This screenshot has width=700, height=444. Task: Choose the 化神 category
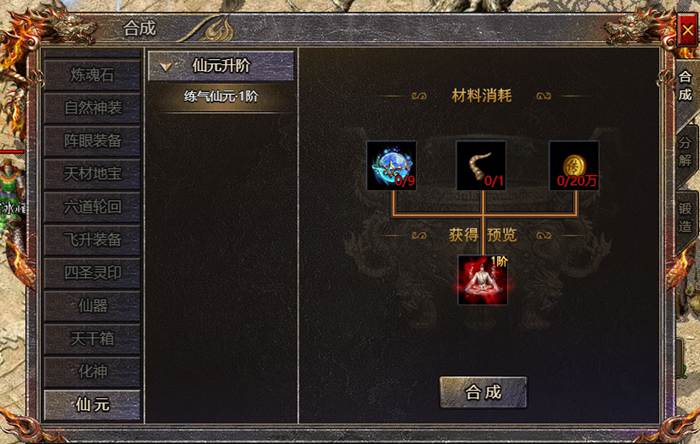(x=93, y=371)
